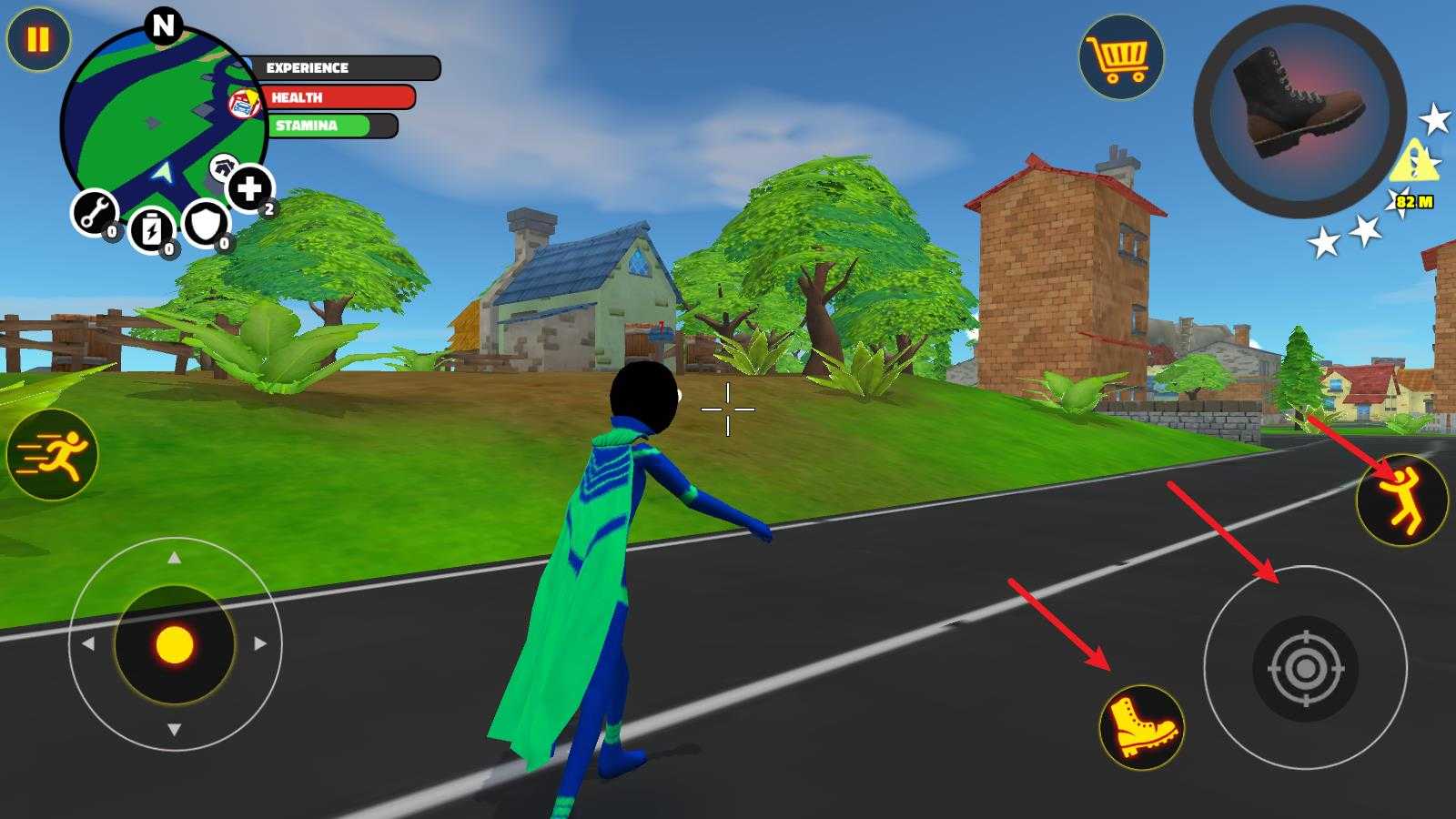Tap the small house icon near minimap
The height and width of the screenshot is (819, 1456).
tap(223, 167)
